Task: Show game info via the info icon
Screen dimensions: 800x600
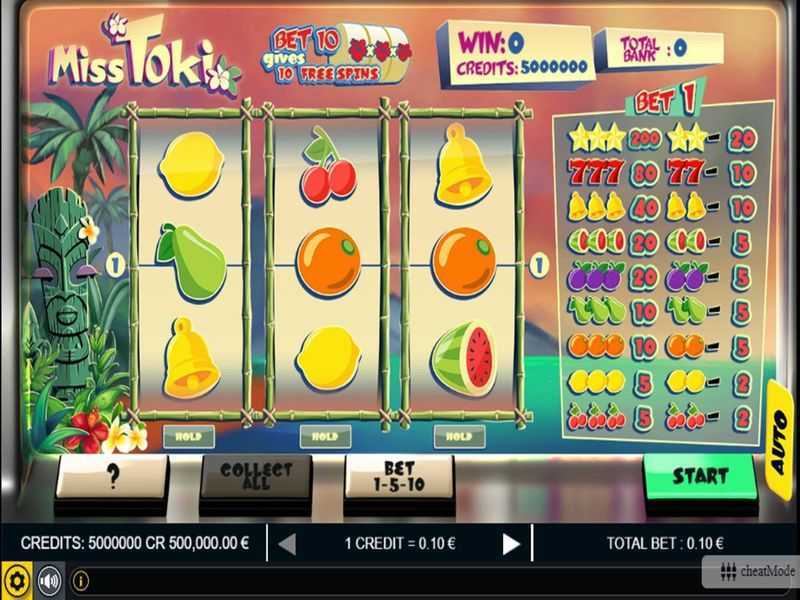Action: (x=81, y=580)
